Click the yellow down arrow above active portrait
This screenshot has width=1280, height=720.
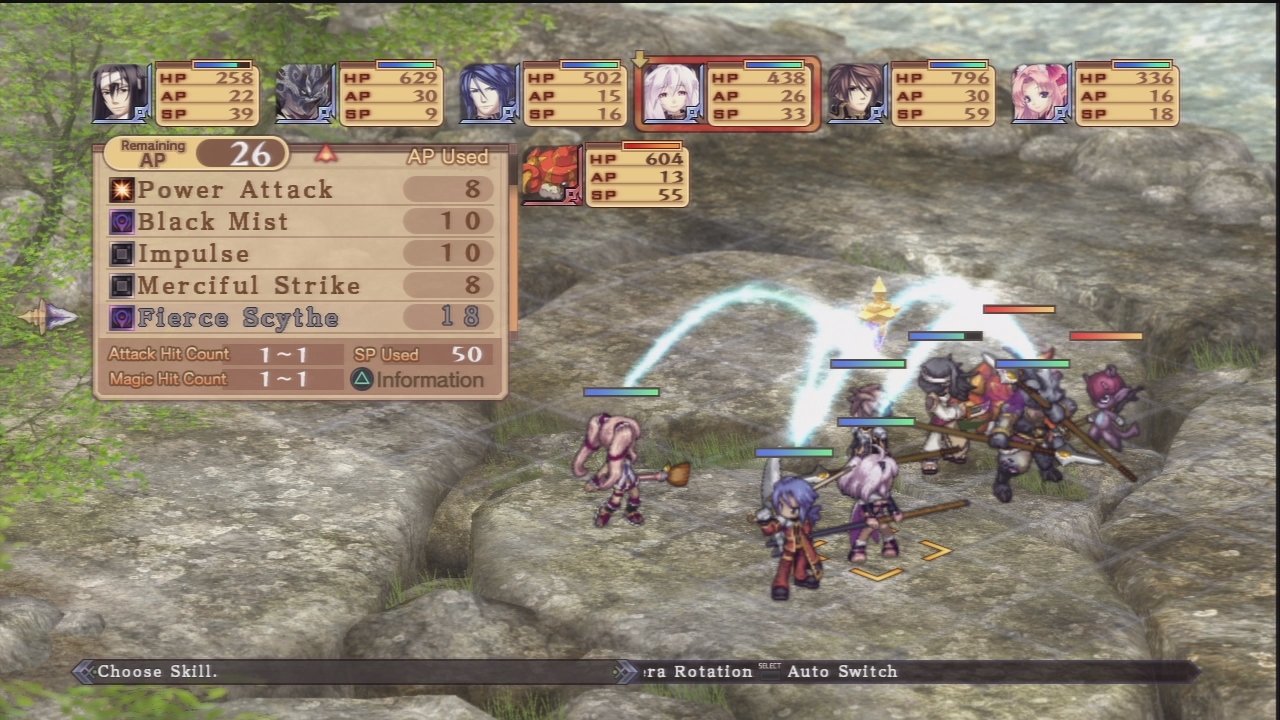pyautogui.click(x=640, y=58)
